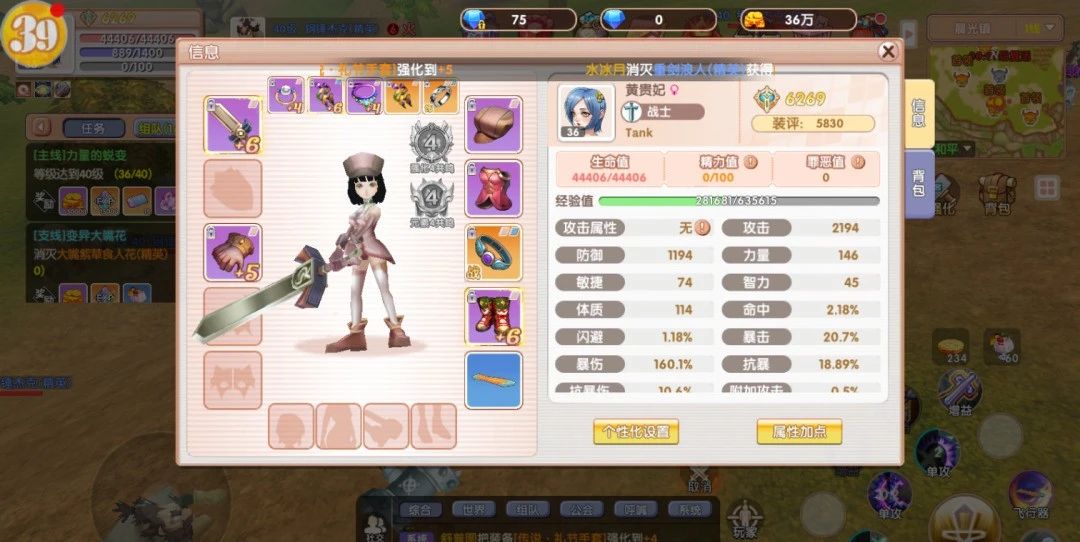Select the equipped sword +6 slot

click(233, 125)
